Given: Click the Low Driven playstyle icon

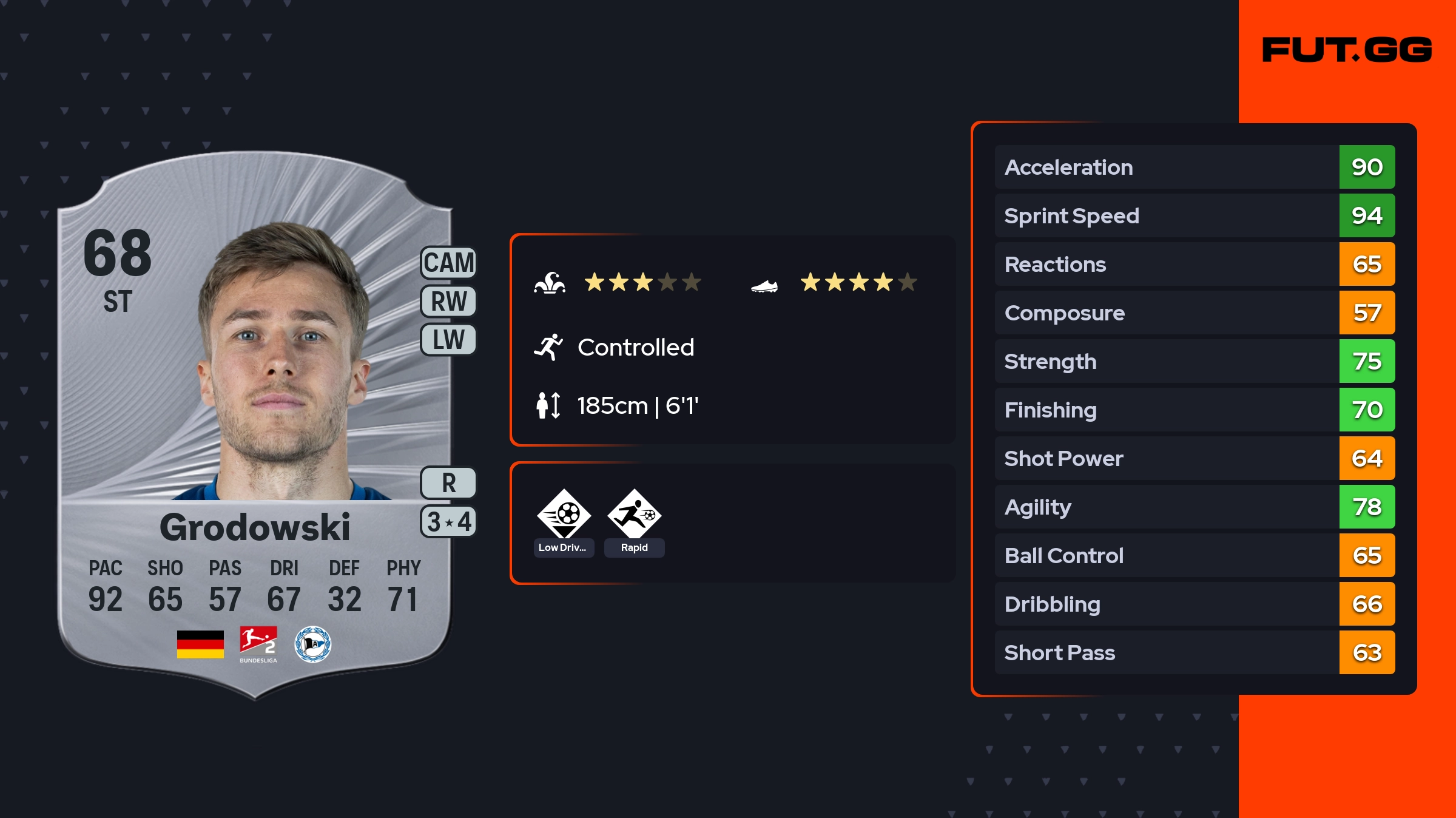Looking at the screenshot, I should (564, 515).
